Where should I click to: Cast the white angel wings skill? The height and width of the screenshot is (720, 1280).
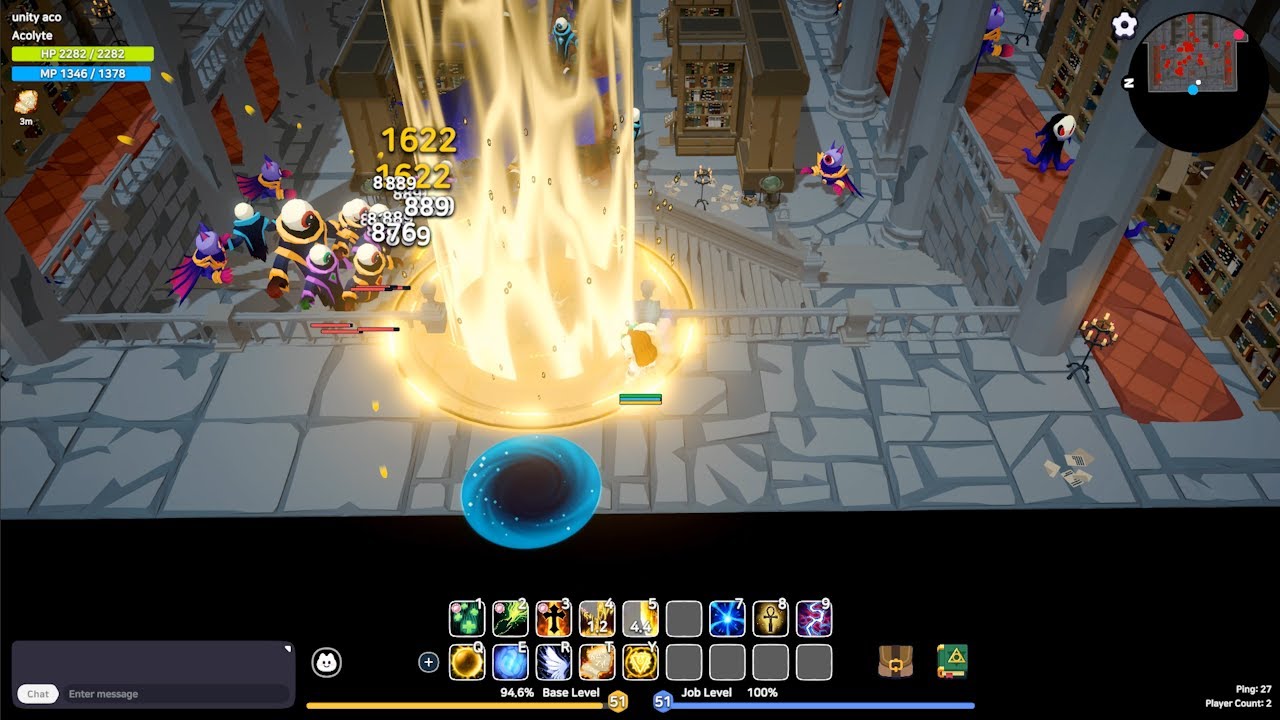click(553, 662)
